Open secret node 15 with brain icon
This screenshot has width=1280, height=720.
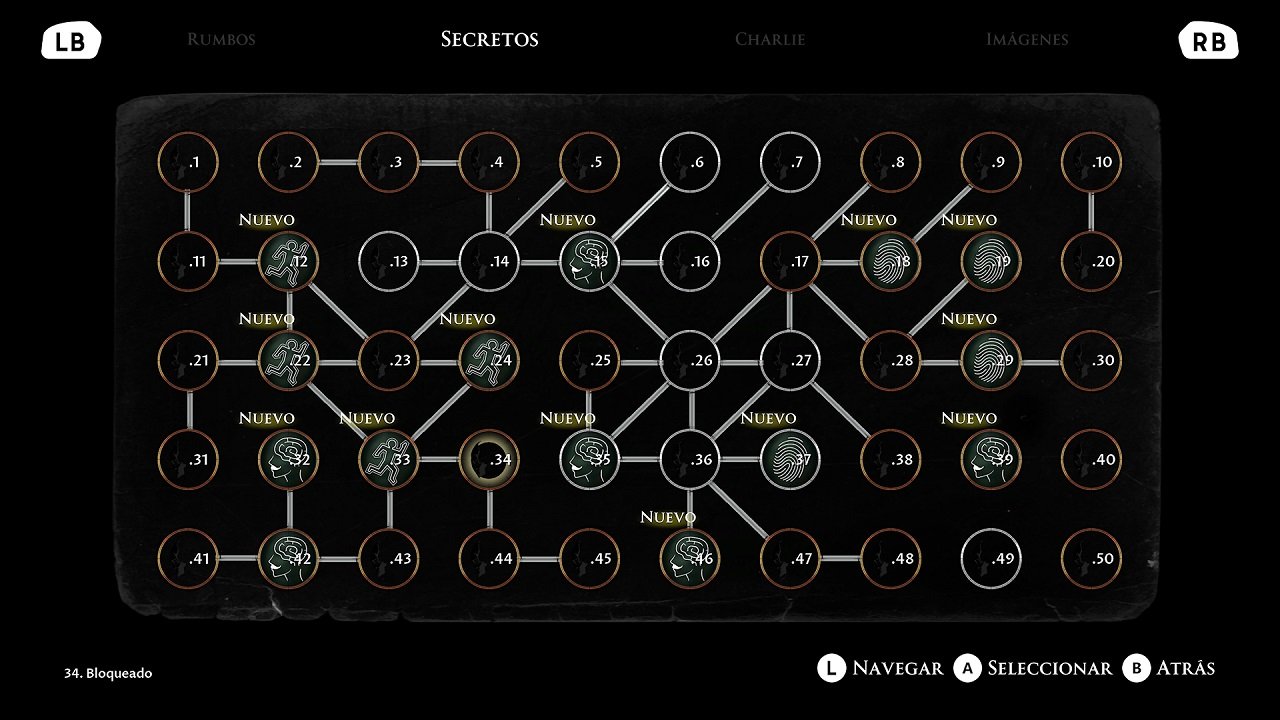click(590, 262)
